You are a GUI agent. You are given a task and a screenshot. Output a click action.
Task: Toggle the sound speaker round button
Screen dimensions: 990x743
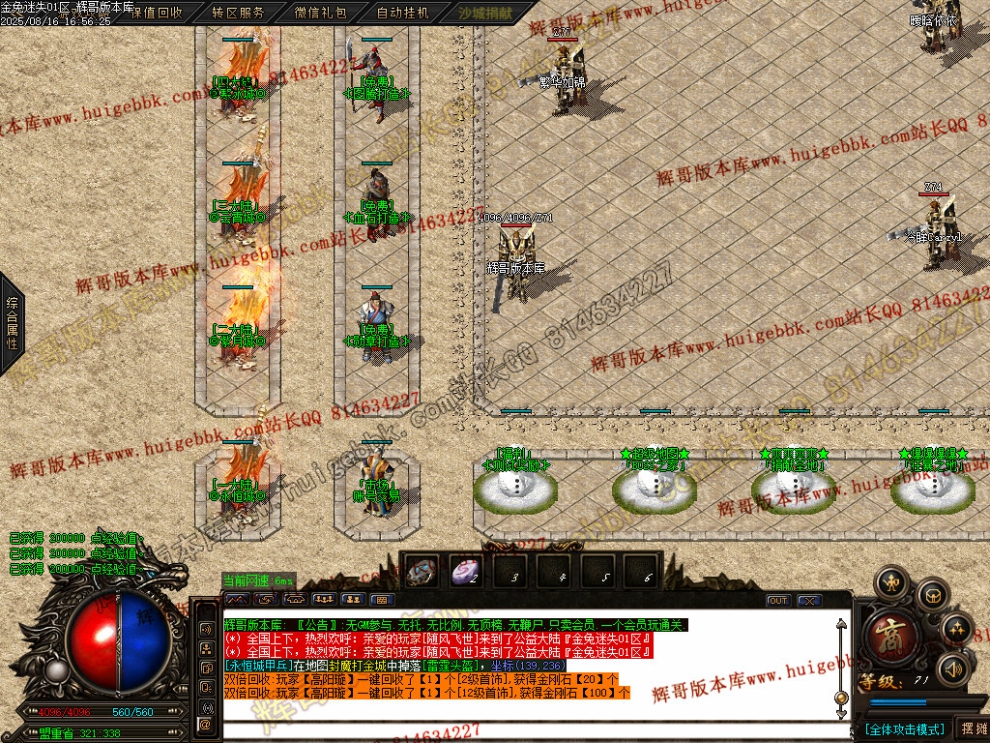[953, 667]
